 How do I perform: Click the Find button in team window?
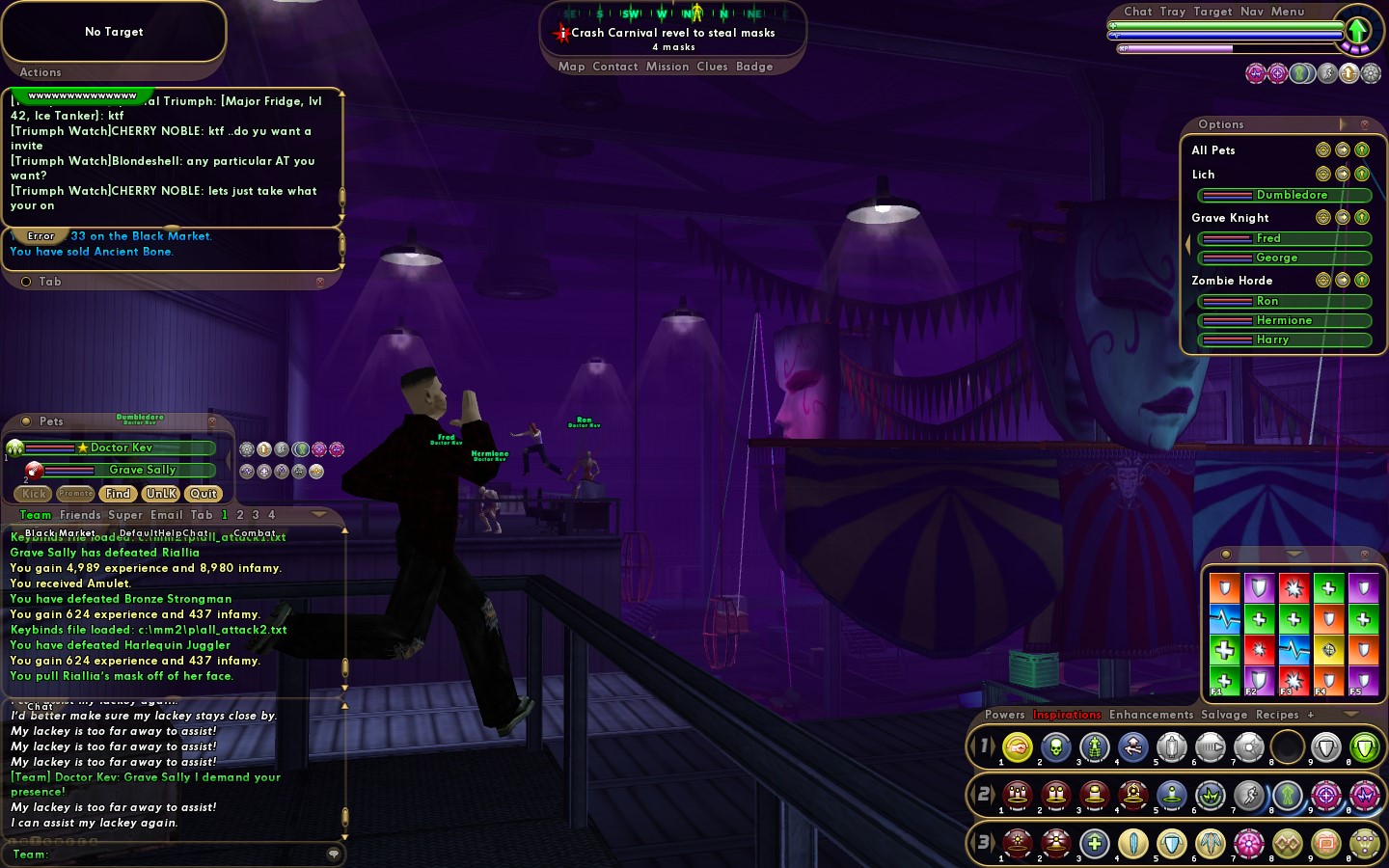(118, 494)
